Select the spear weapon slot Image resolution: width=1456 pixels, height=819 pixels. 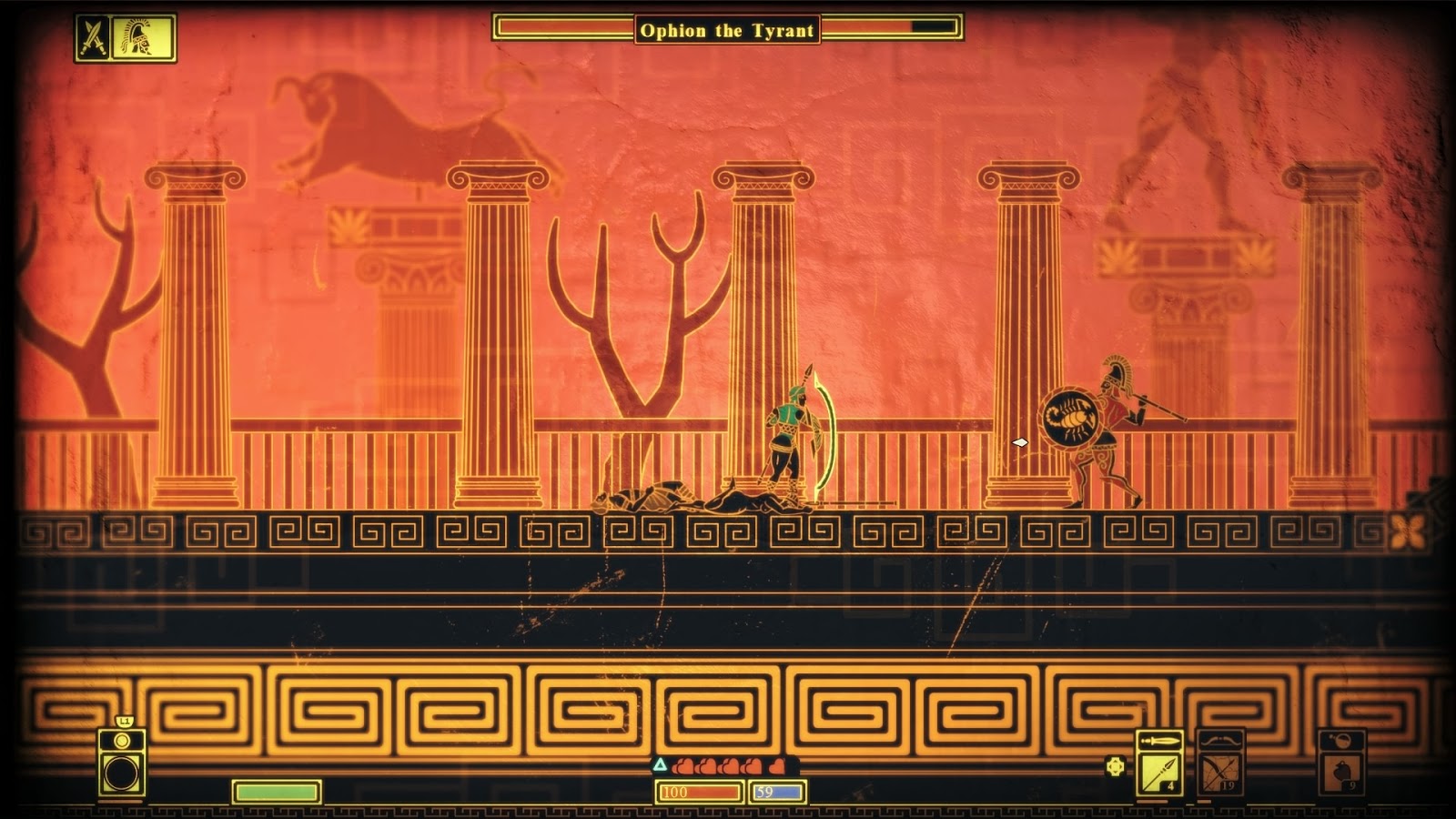click(x=1159, y=772)
